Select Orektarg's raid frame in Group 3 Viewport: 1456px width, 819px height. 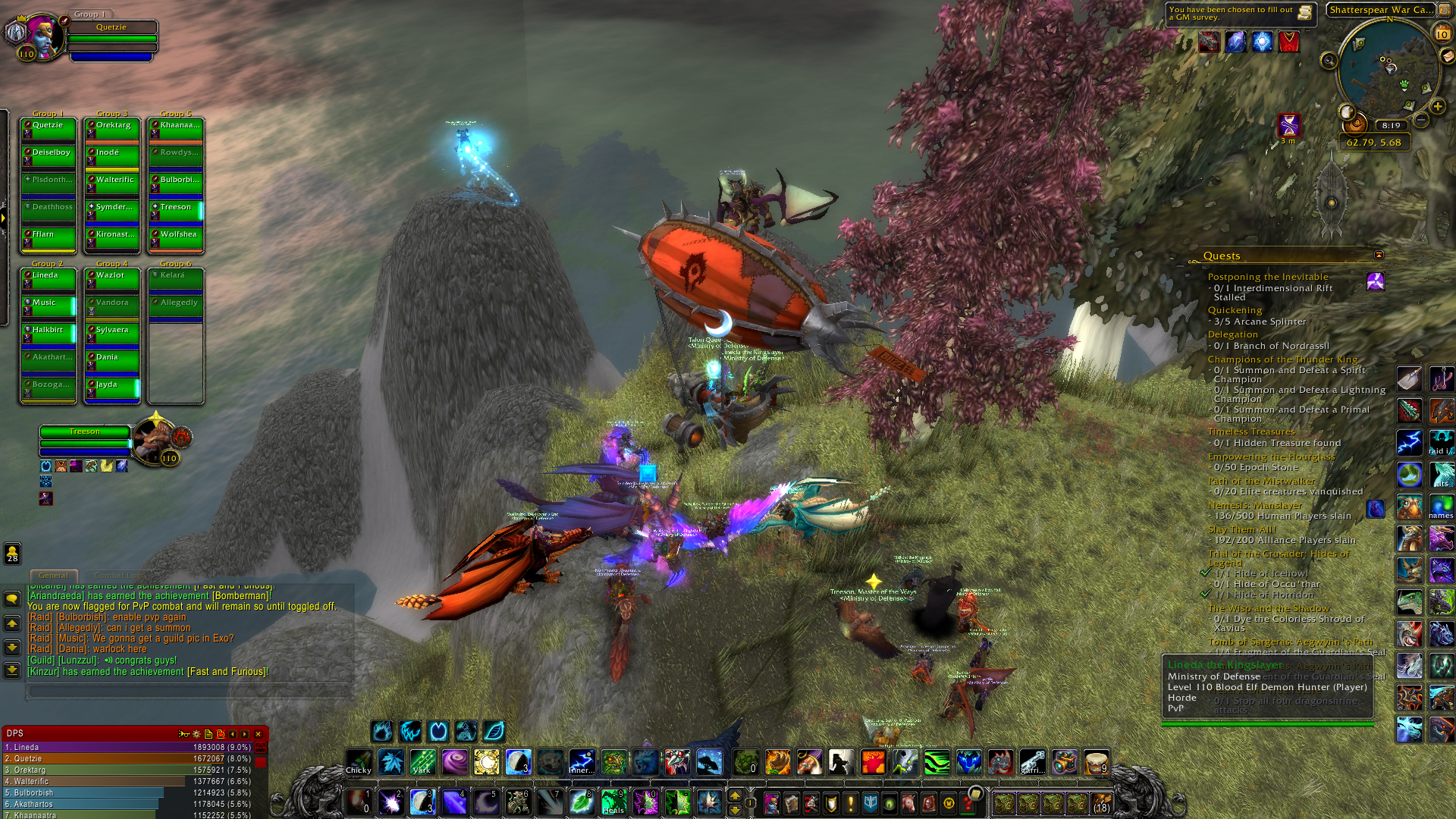click(x=112, y=130)
